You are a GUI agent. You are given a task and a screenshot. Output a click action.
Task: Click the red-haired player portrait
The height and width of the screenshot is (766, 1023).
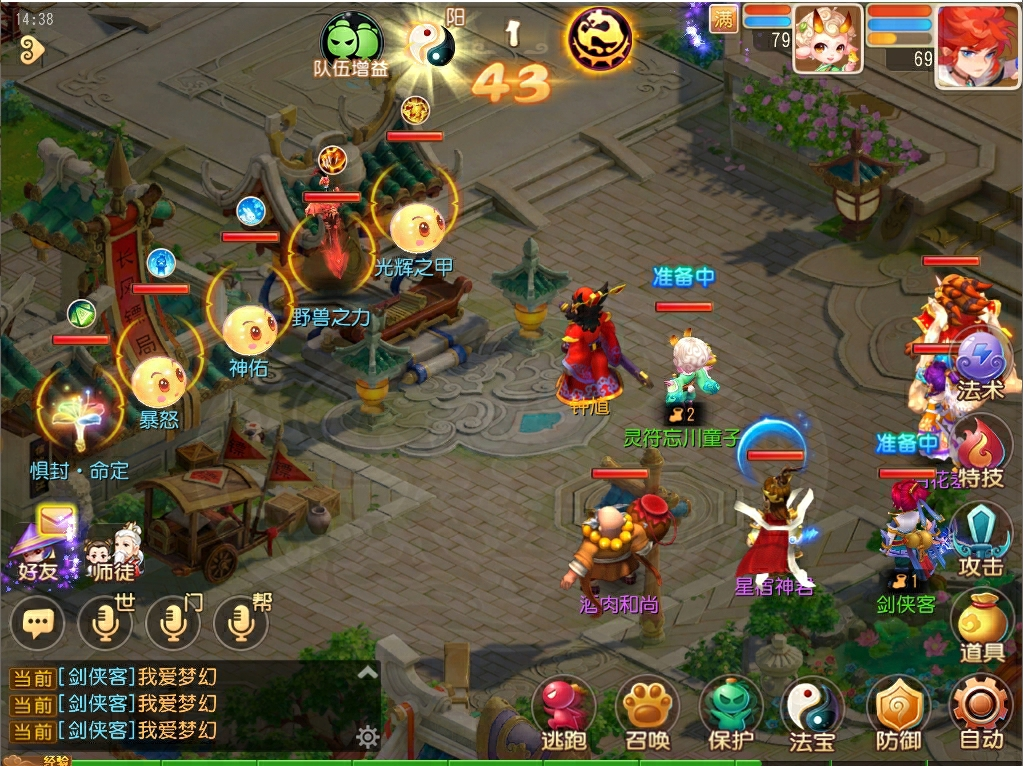[977, 44]
